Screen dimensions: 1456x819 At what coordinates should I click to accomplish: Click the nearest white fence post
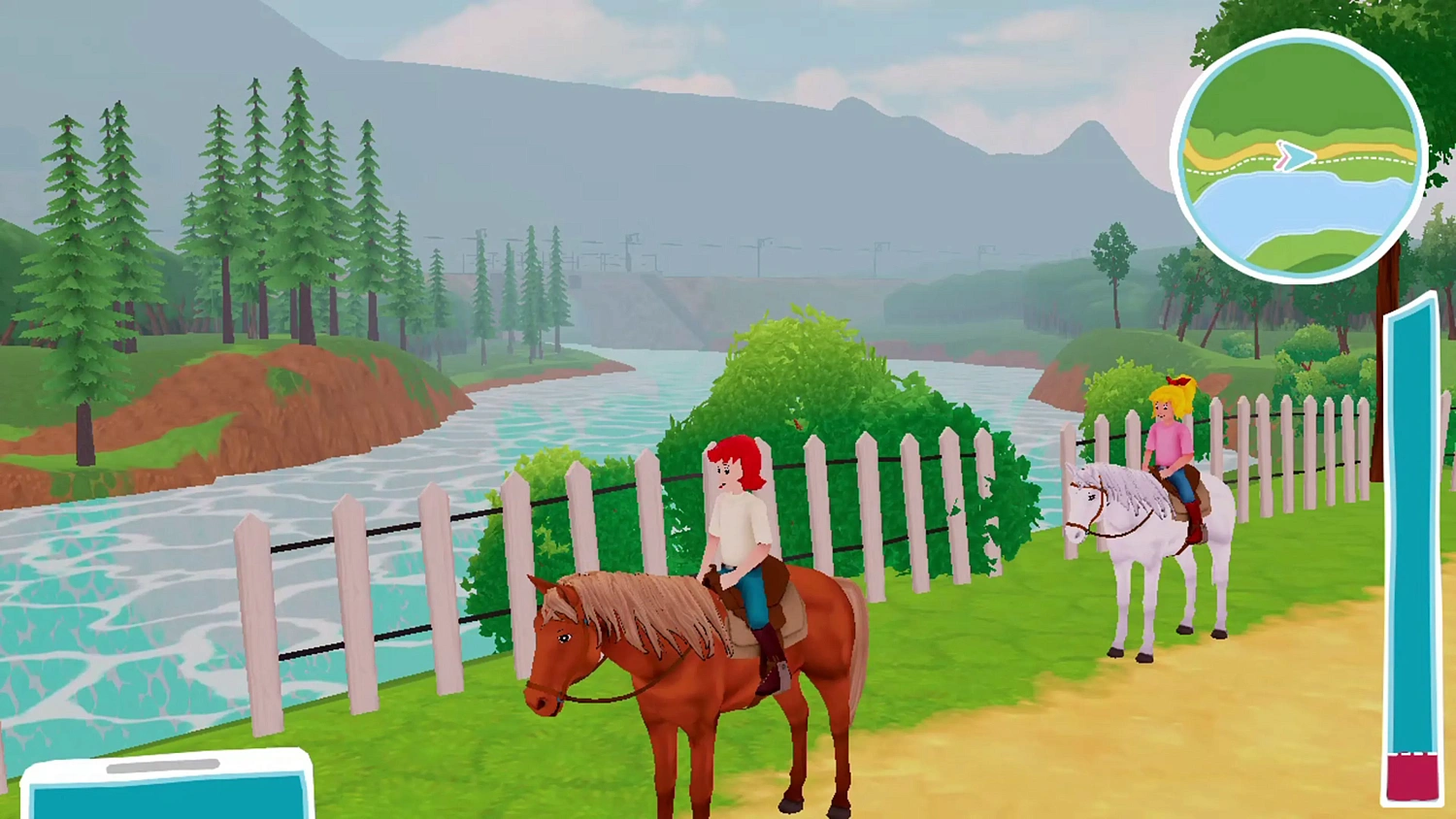(x=257, y=621)
